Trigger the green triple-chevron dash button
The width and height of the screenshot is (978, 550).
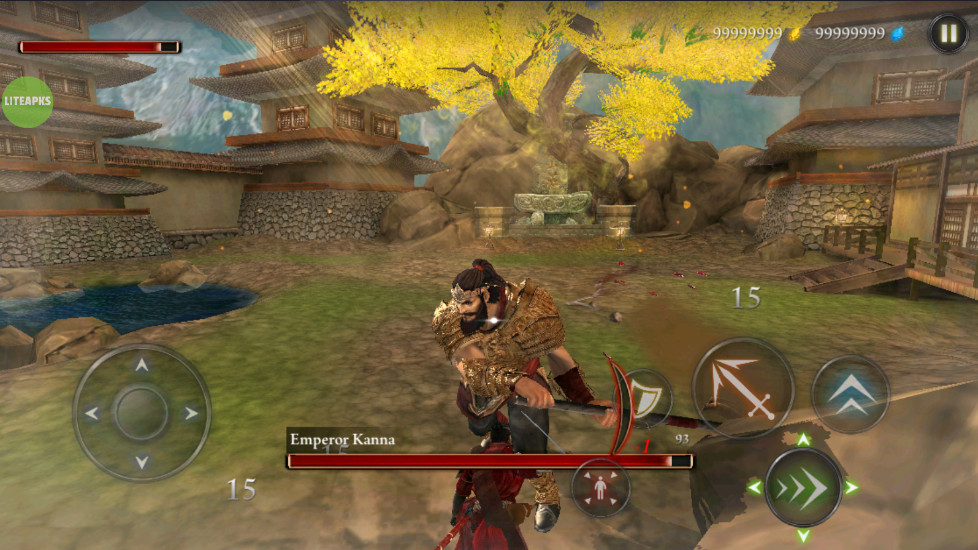coord(802,487)
